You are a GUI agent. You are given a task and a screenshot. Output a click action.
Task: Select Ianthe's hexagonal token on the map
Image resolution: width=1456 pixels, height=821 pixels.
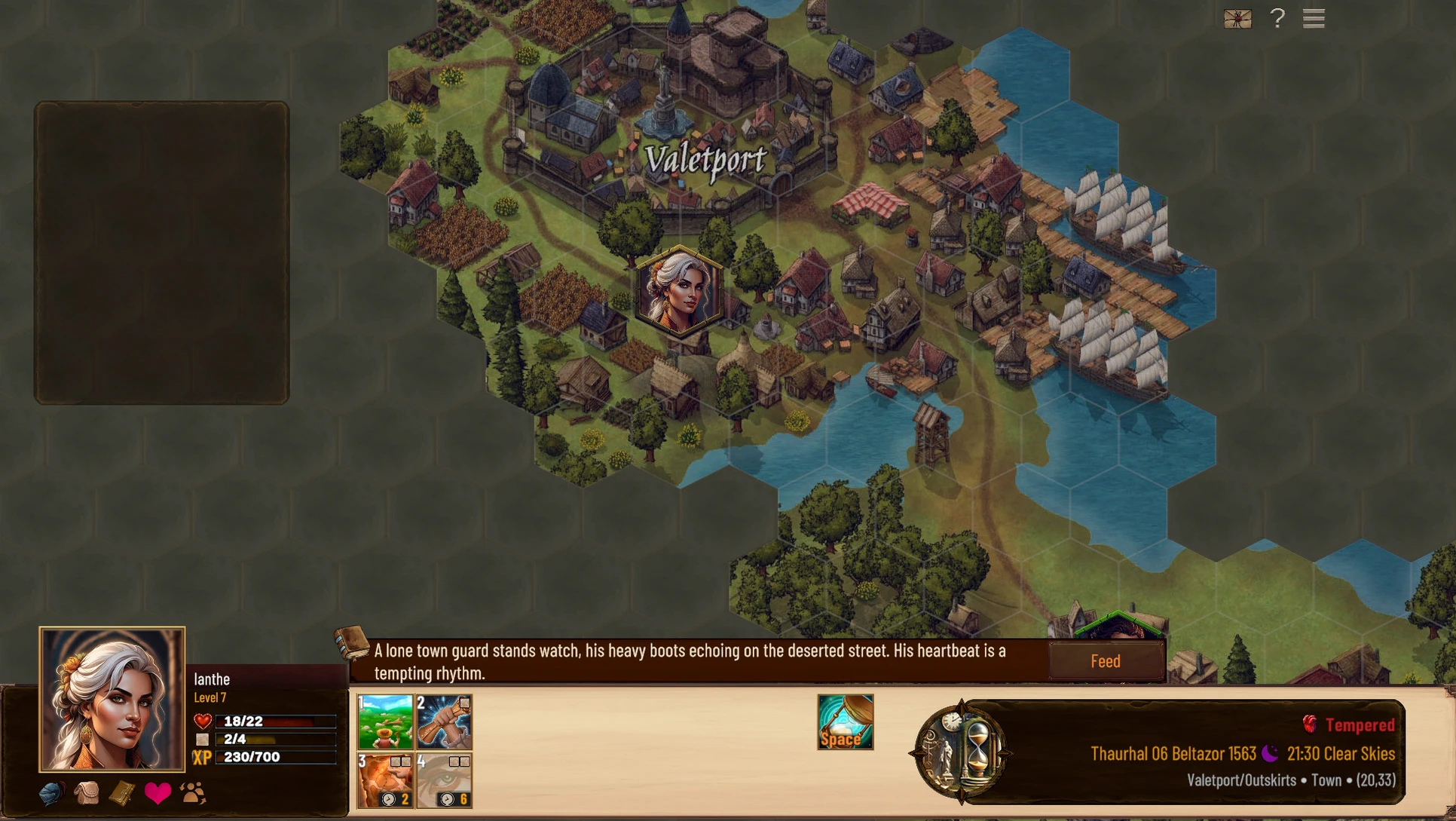679,291
